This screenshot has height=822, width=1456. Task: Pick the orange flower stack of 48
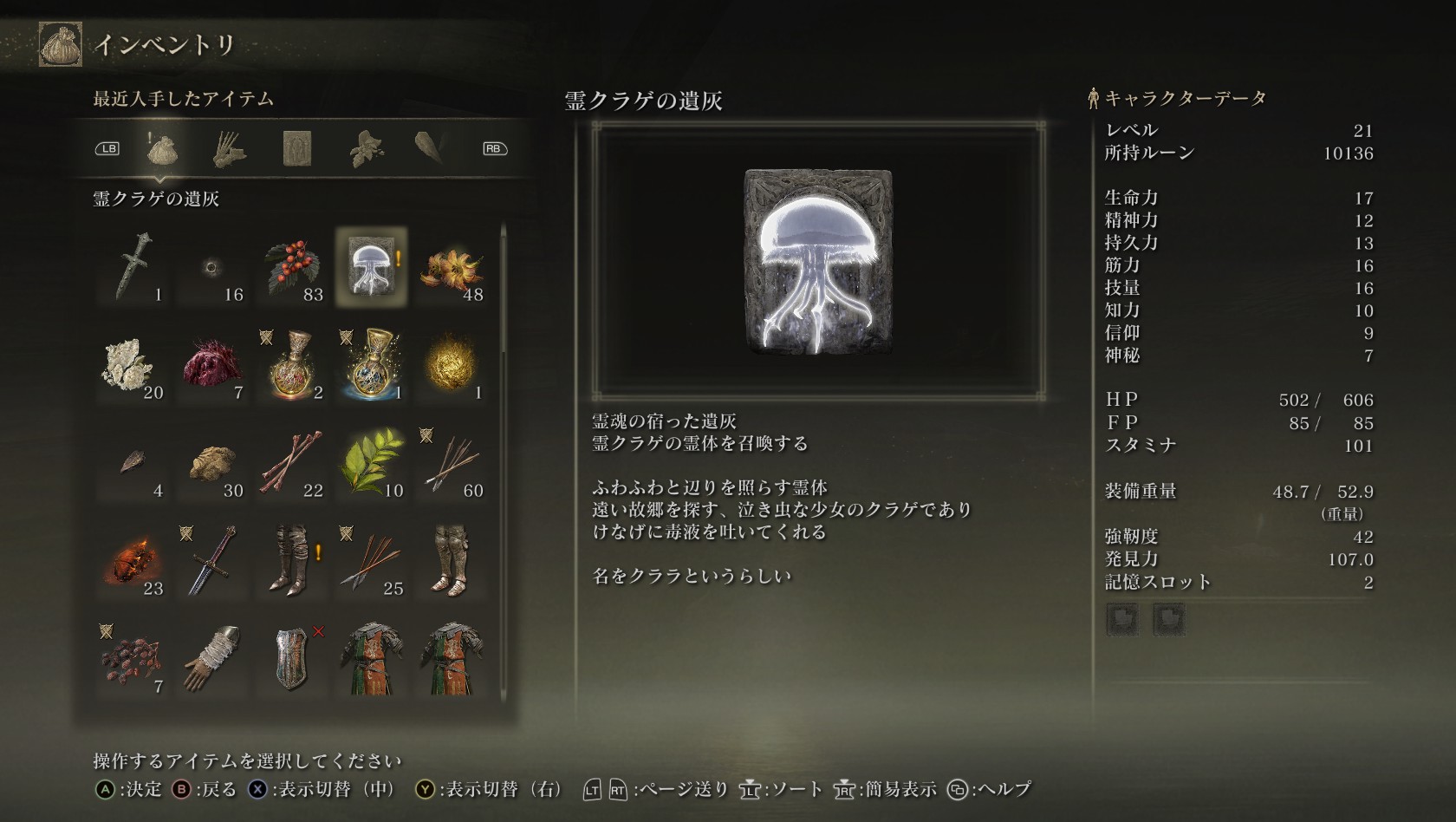(x=451, y=267)
